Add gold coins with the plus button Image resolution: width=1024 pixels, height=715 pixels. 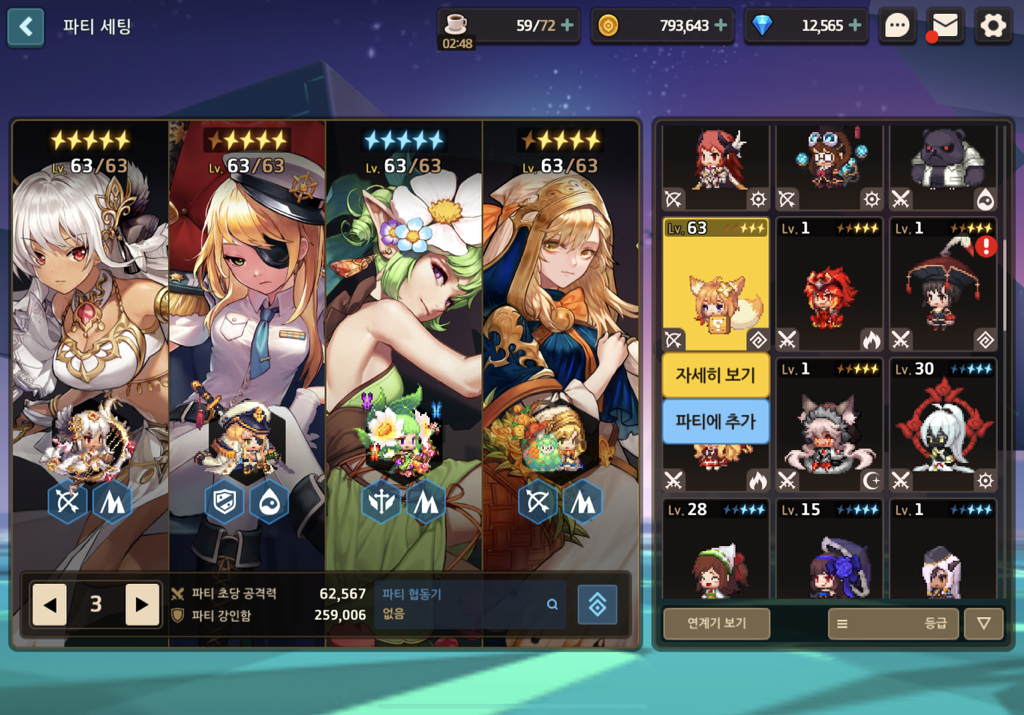click(720, 26)
